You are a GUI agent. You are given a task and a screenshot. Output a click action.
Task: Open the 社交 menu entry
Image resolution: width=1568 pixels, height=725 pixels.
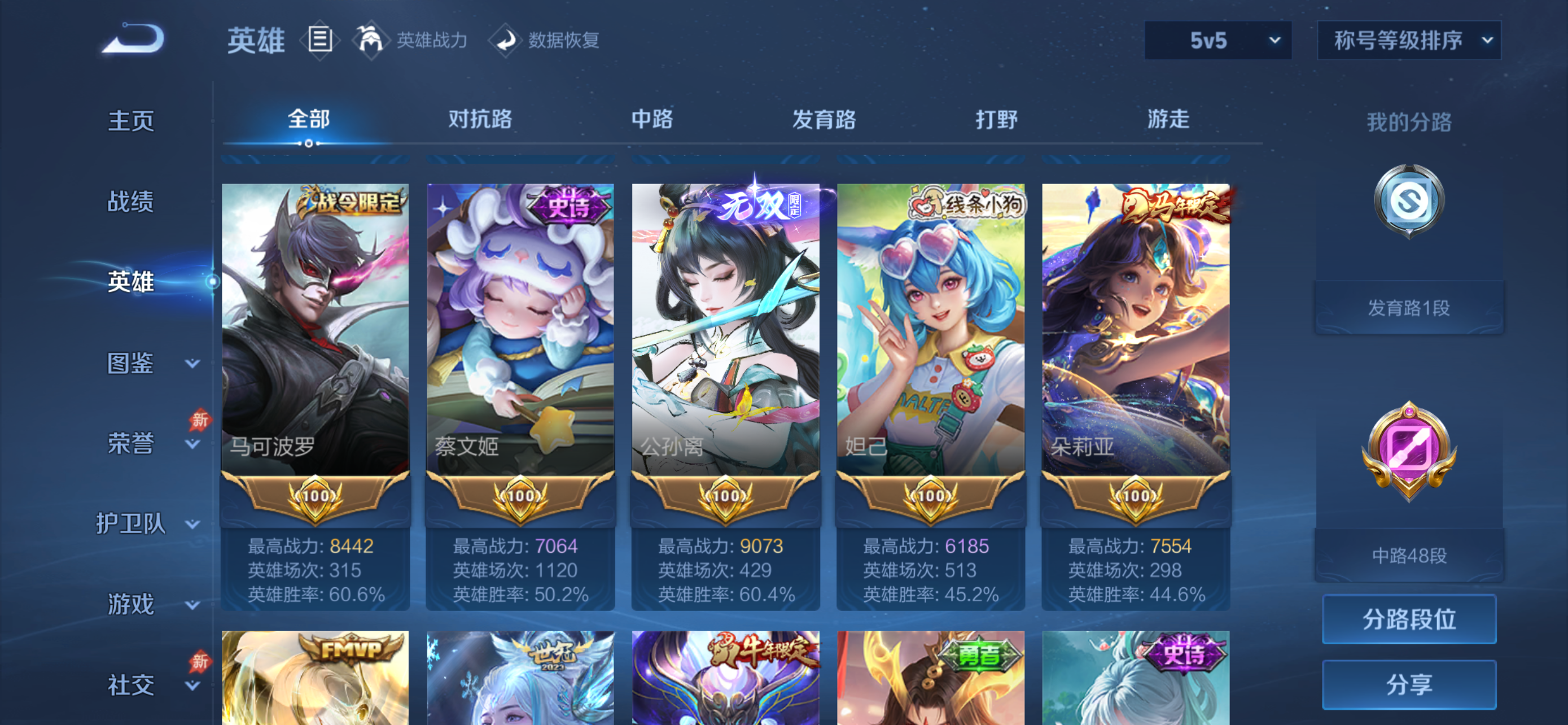(x=131, y=684)
